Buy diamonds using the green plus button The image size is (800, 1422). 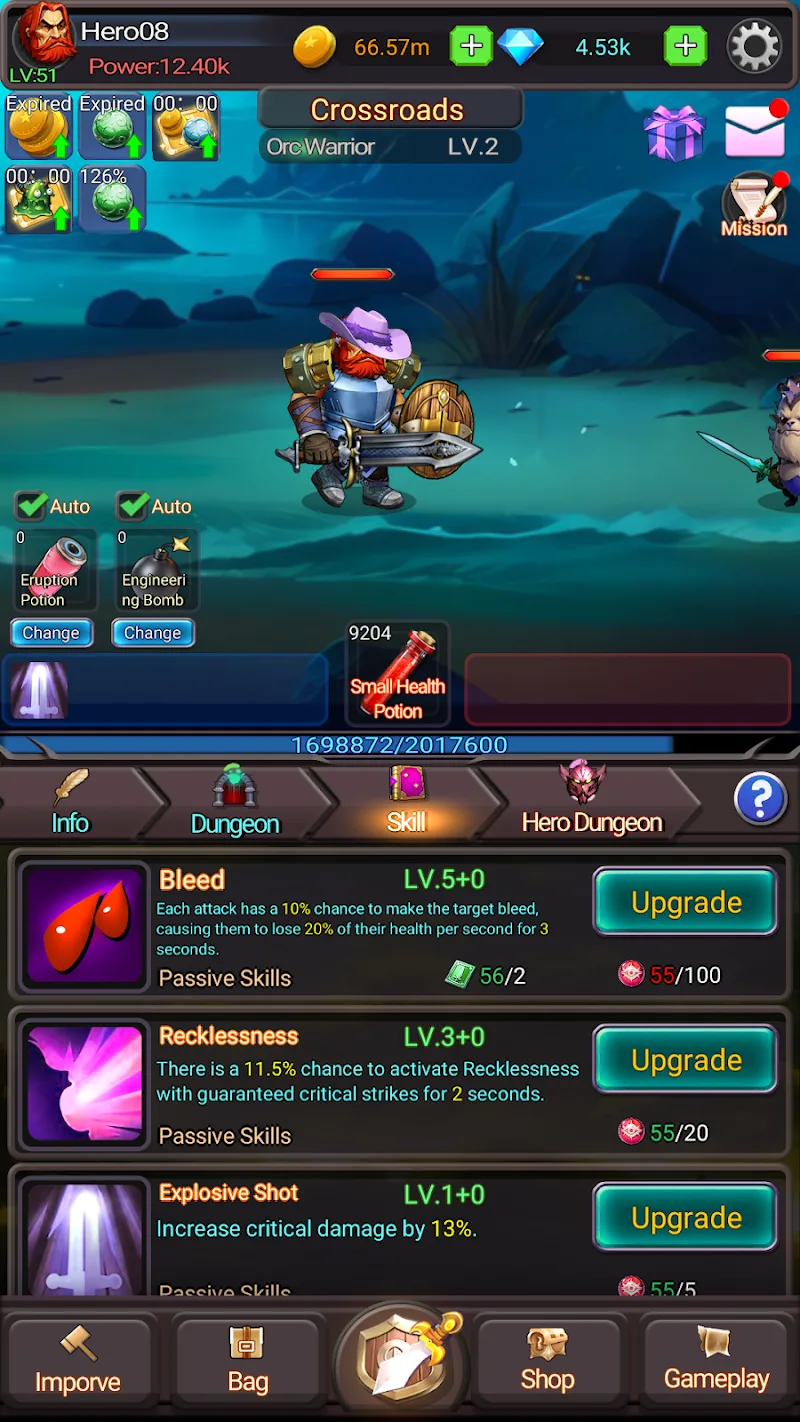tap(685, 46)
